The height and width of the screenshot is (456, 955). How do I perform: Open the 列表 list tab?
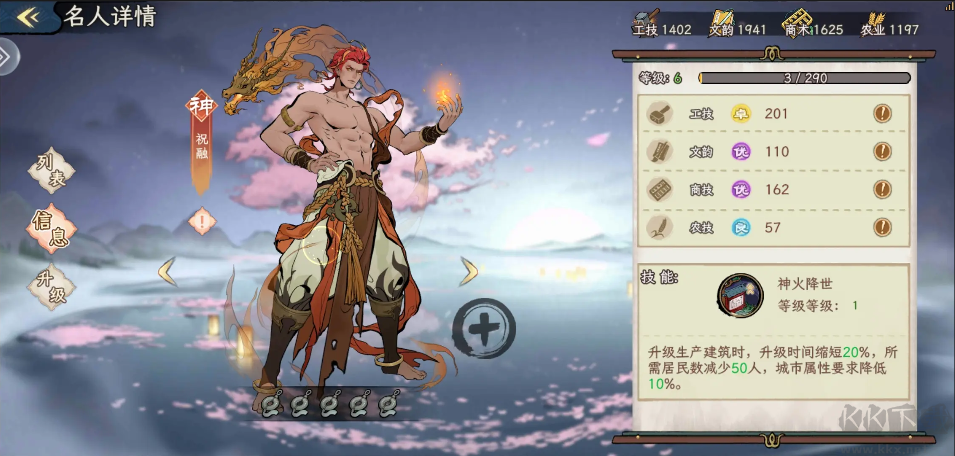(x=50, y=172)
